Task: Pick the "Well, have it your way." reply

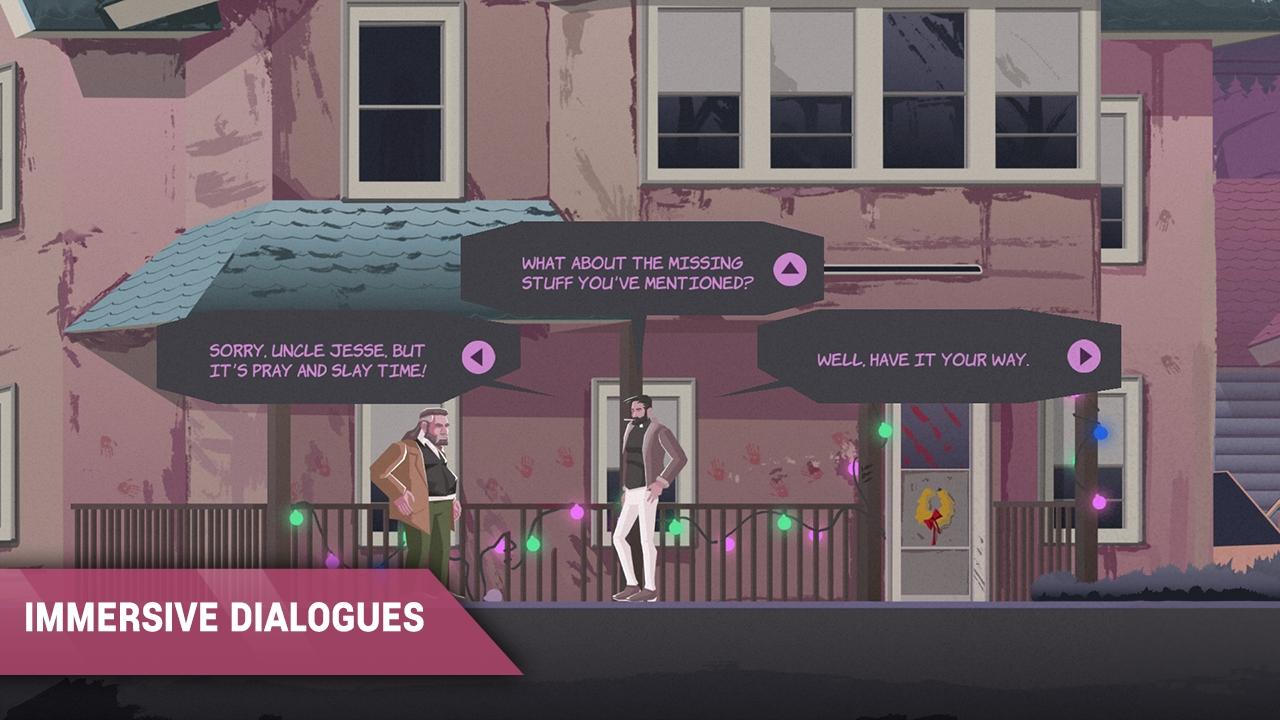Action: click(922, 359)
